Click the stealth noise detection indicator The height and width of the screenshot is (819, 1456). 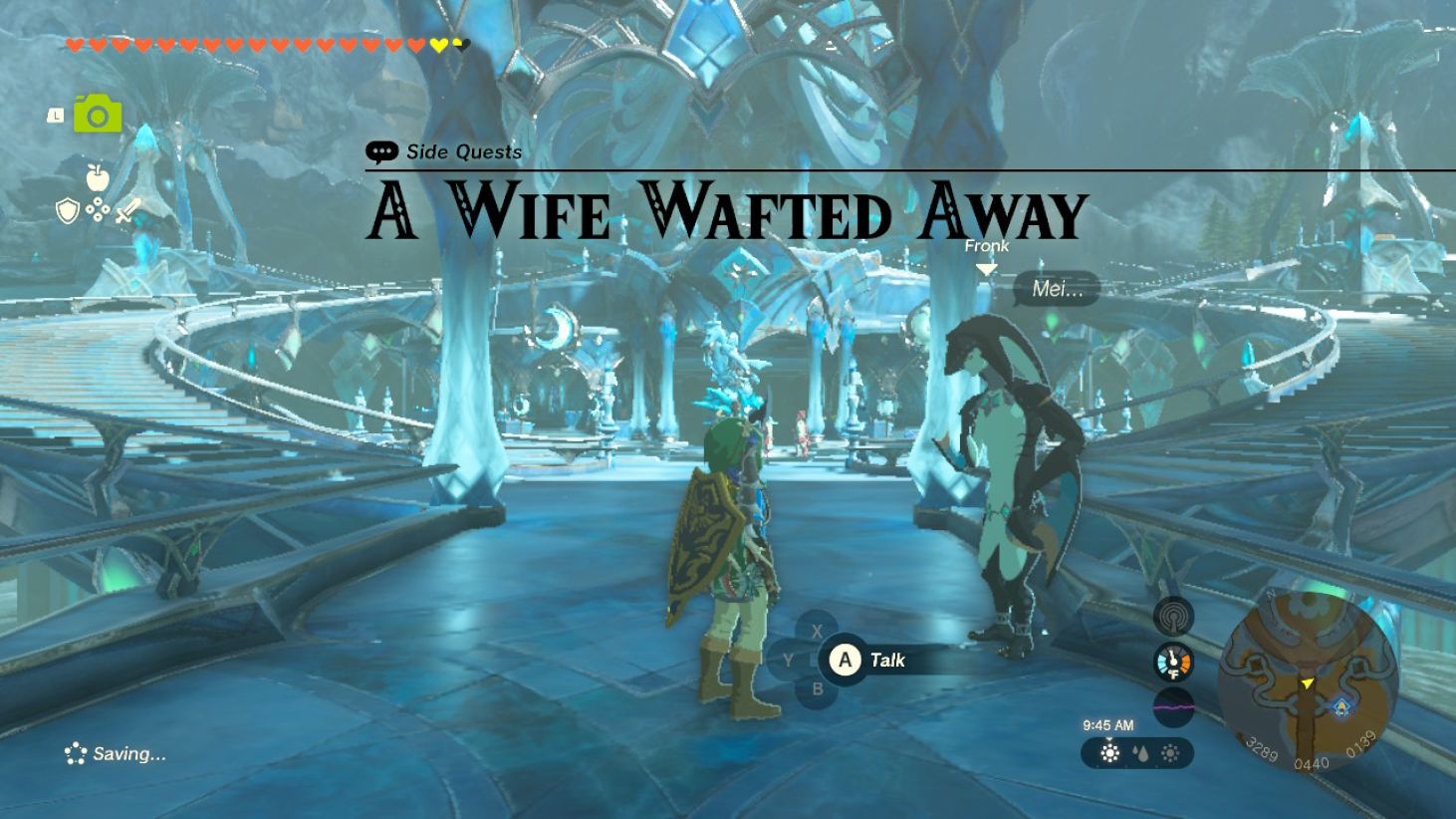tap(1172, 615)
